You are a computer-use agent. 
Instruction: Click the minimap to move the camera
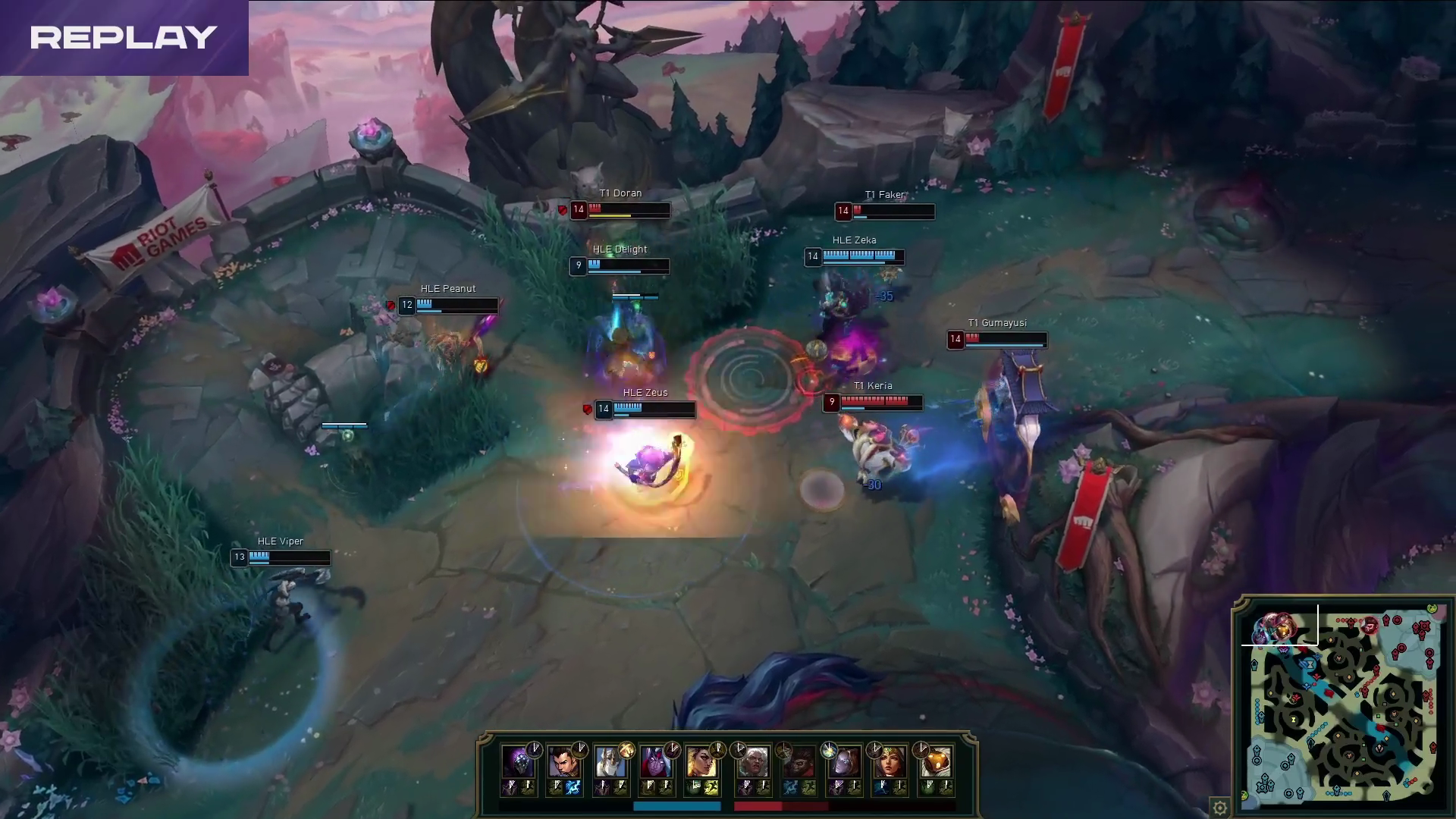[1342, 713]
